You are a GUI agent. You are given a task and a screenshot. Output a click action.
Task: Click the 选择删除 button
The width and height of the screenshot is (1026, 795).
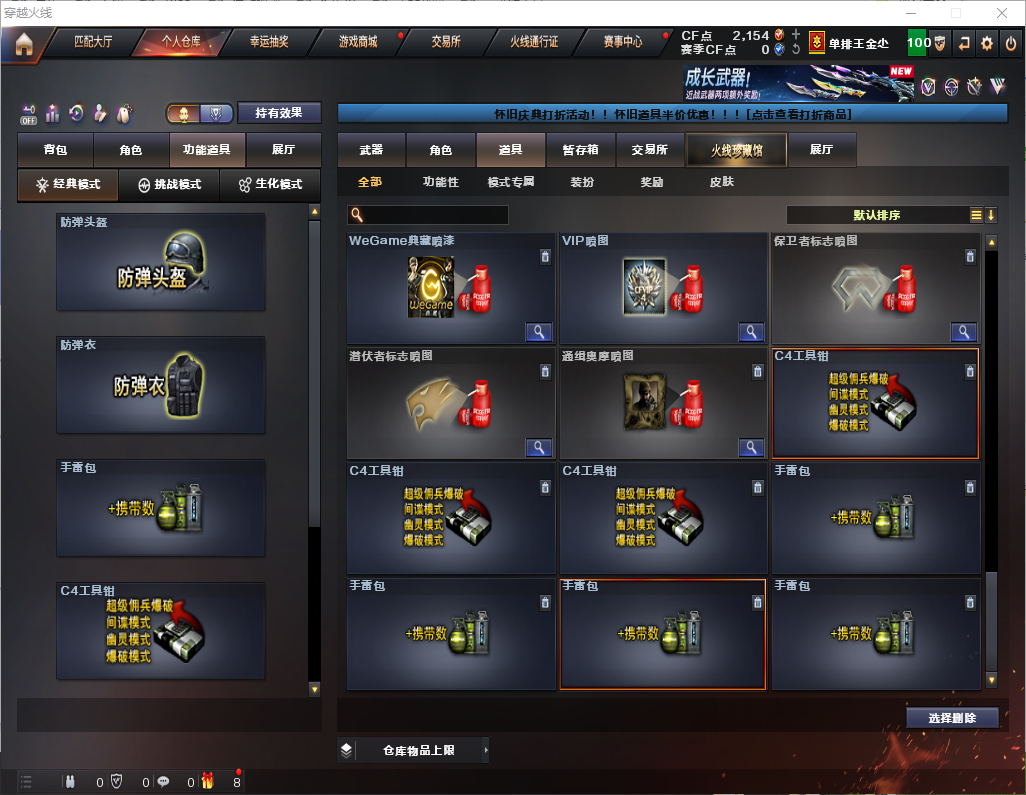click(x=952, y=718)
